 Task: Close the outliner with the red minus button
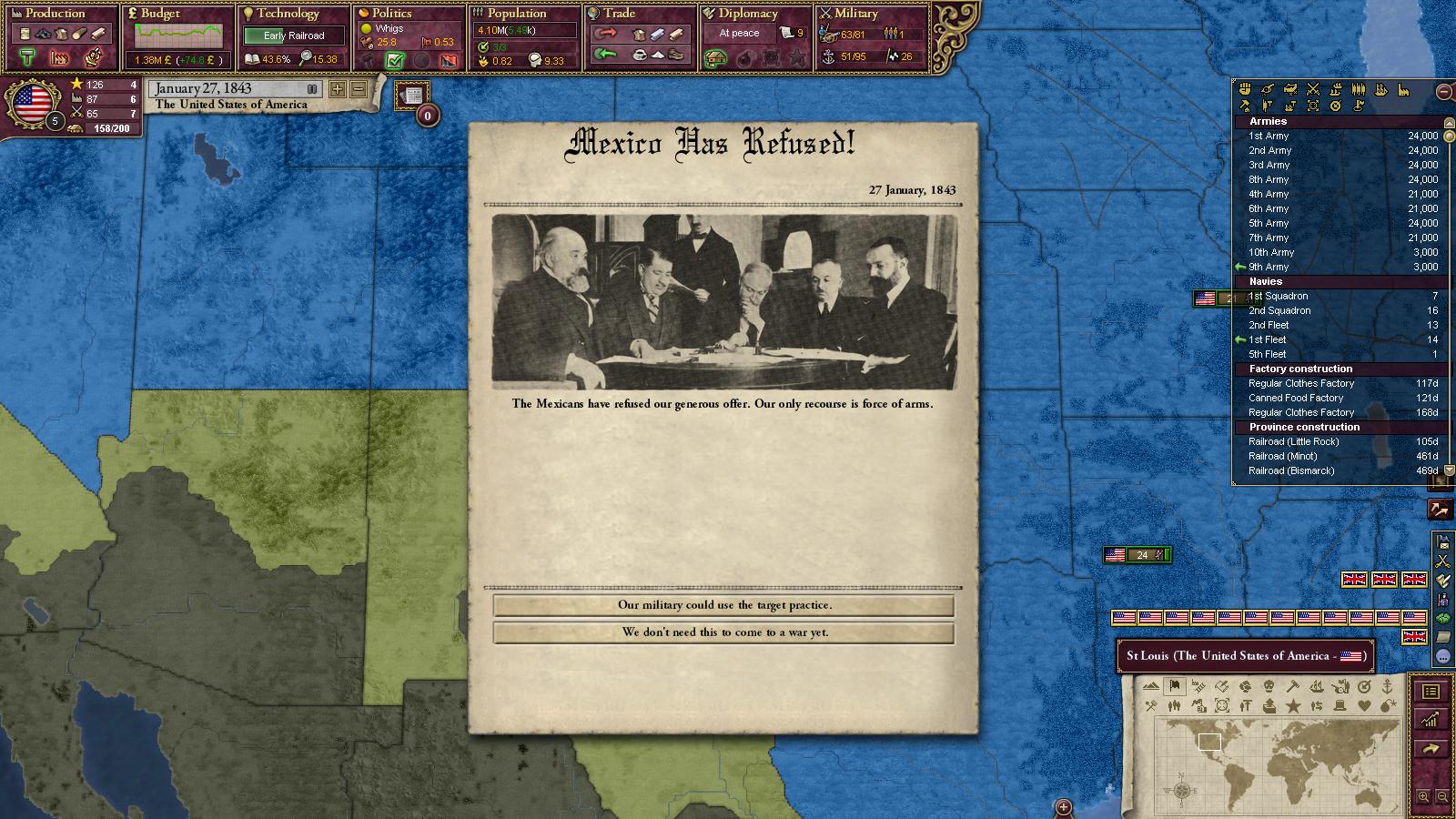click(x=1443, y=91)
